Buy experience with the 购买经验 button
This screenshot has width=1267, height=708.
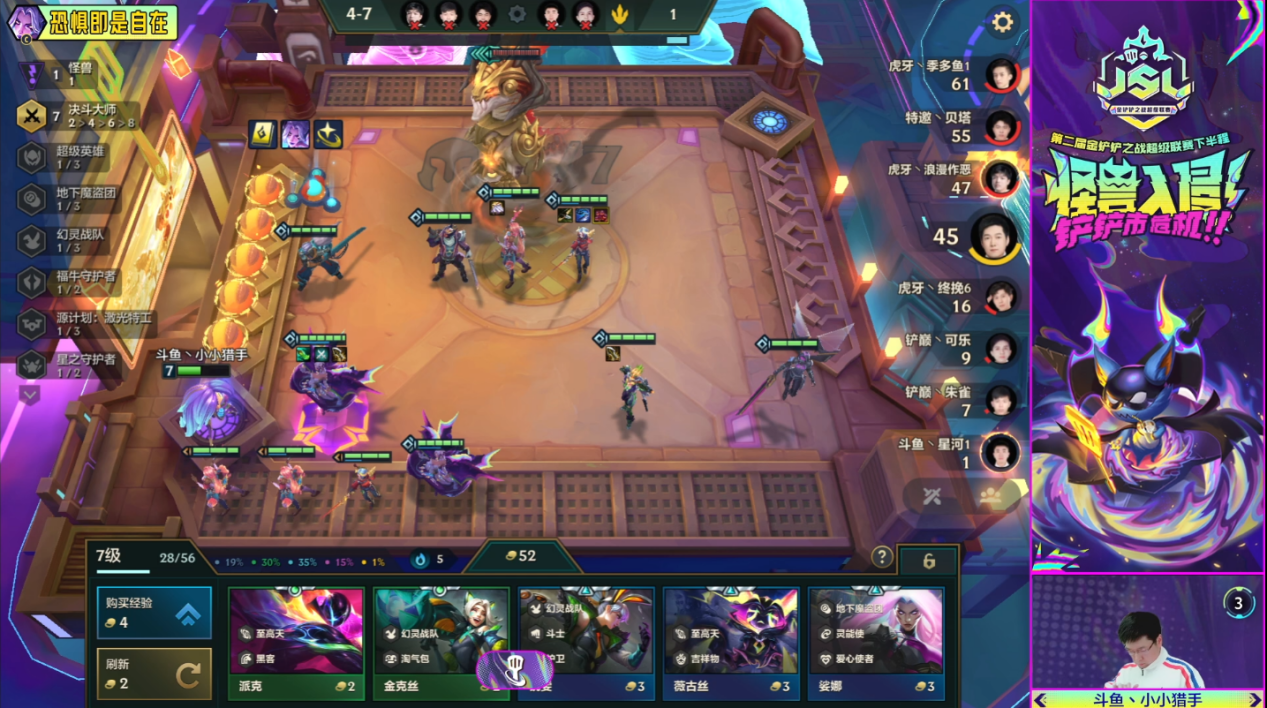[x=154, y=612]
